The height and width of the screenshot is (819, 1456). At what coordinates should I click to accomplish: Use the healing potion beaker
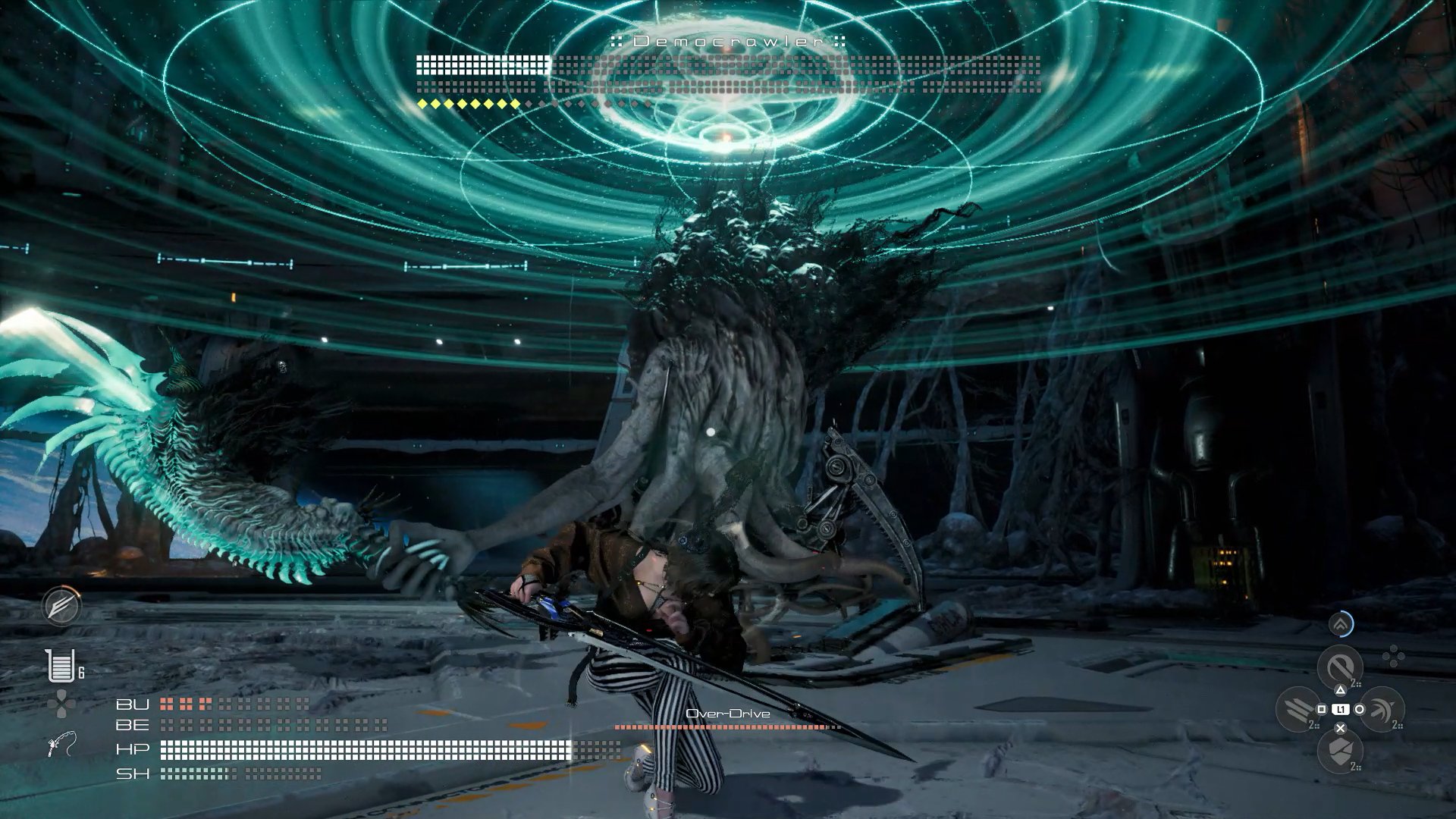[61, 666]
